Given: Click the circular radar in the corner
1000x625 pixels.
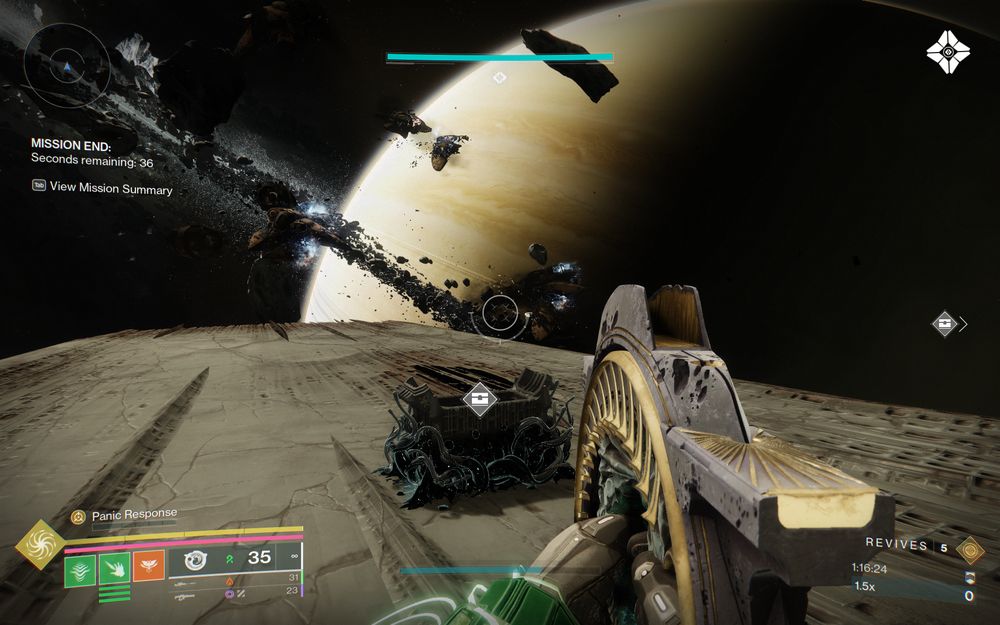Looking at the screenshot, I should coord(66,65).
